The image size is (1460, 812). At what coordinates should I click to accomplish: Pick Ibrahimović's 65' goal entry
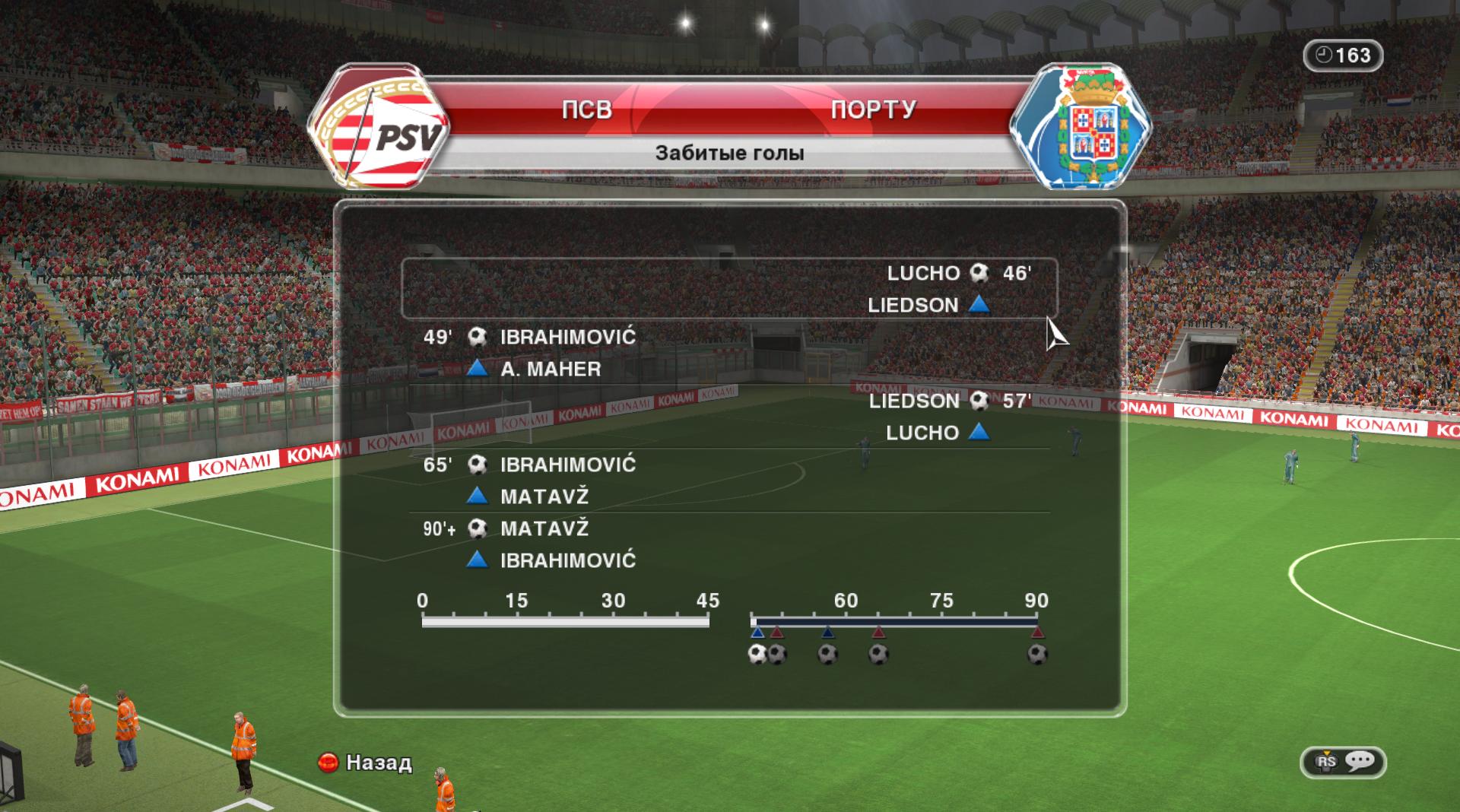[728, 480]
